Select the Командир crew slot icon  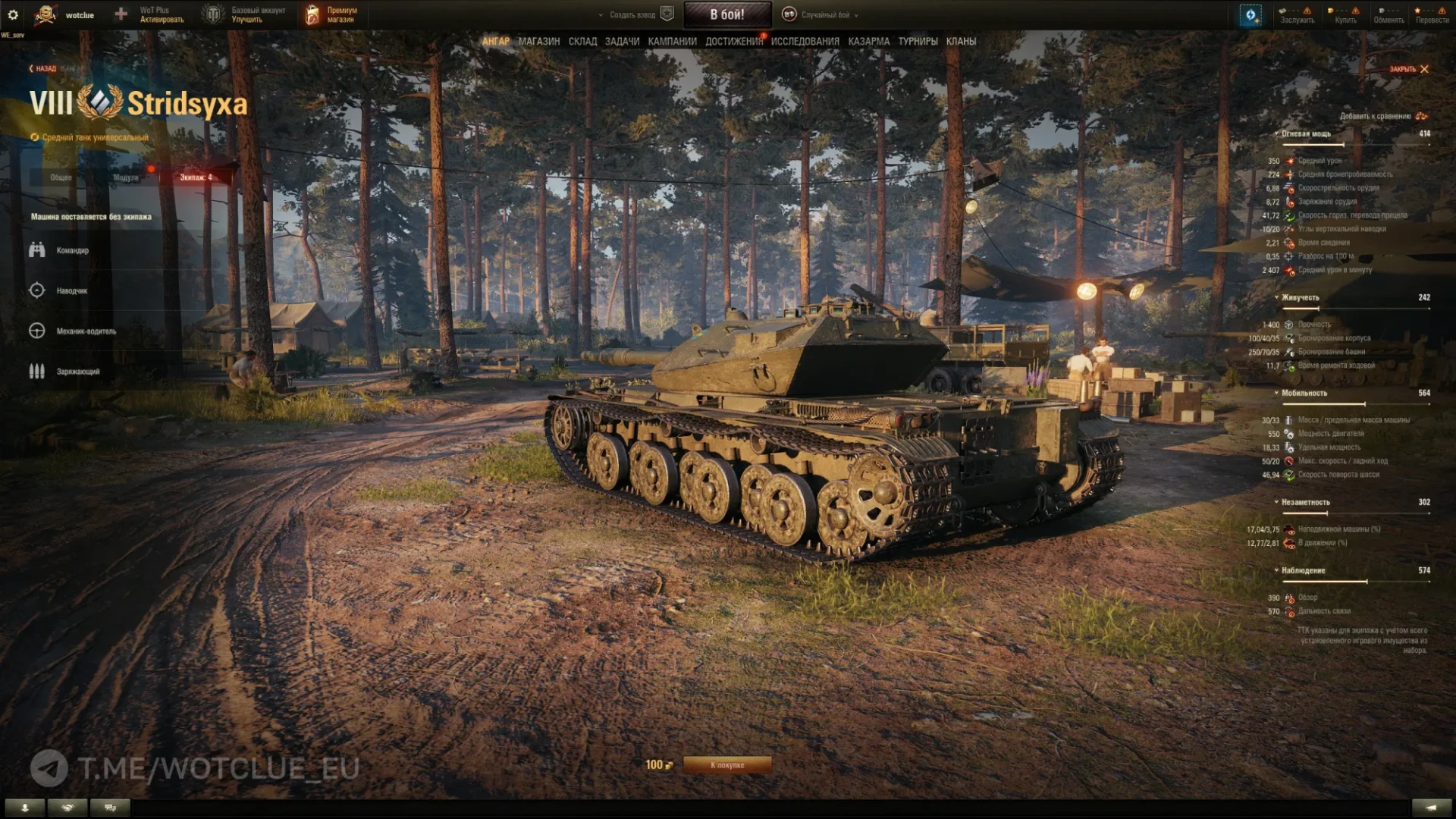[x=36, y=249]
